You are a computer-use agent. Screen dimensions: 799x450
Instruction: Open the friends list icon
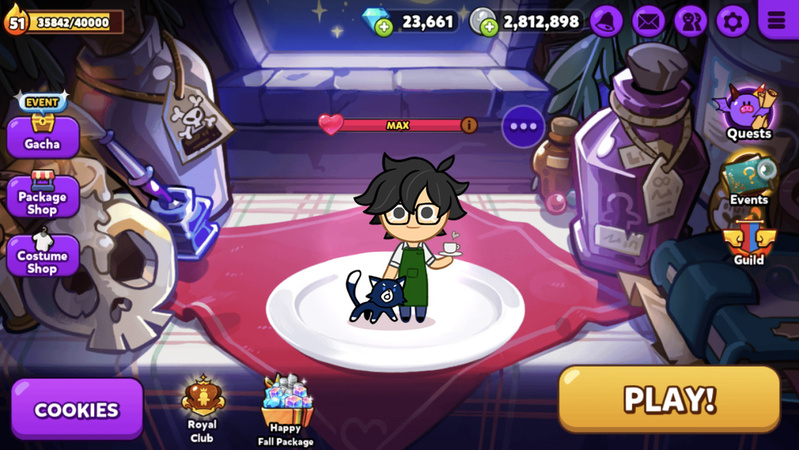click(x=690, y=20)
